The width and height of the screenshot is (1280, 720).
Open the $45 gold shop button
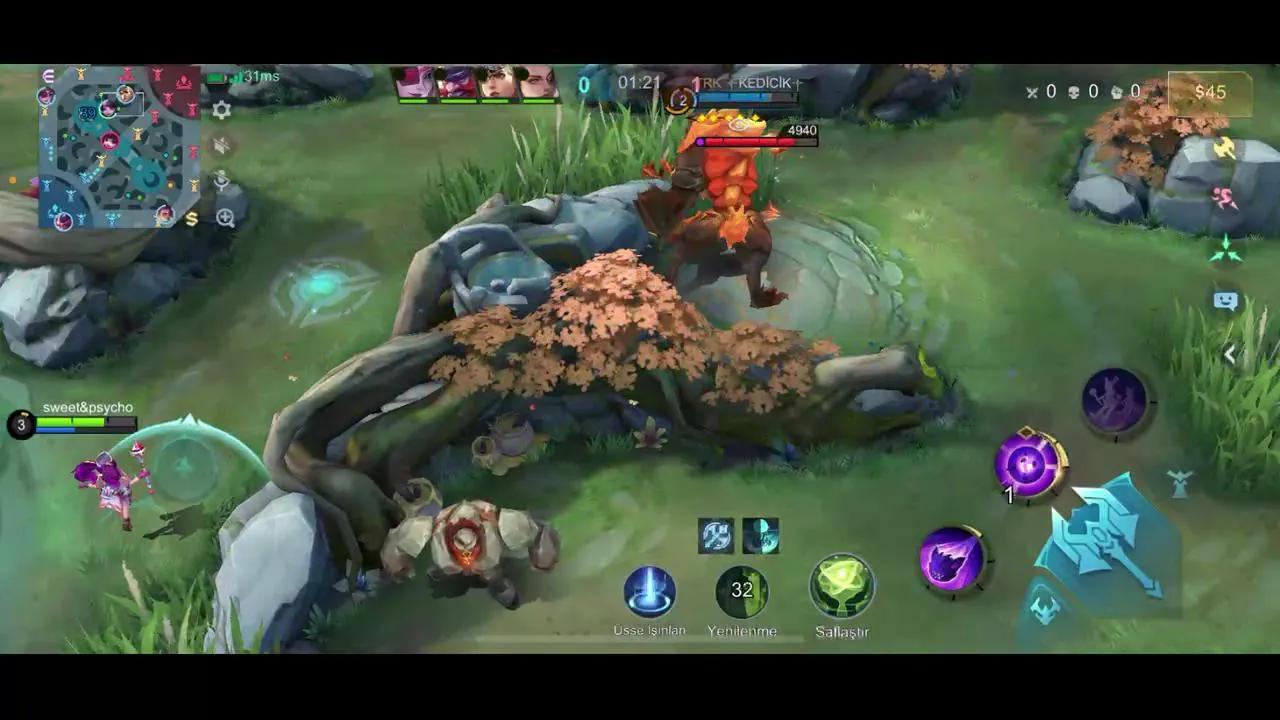[x=1211, y=92]
